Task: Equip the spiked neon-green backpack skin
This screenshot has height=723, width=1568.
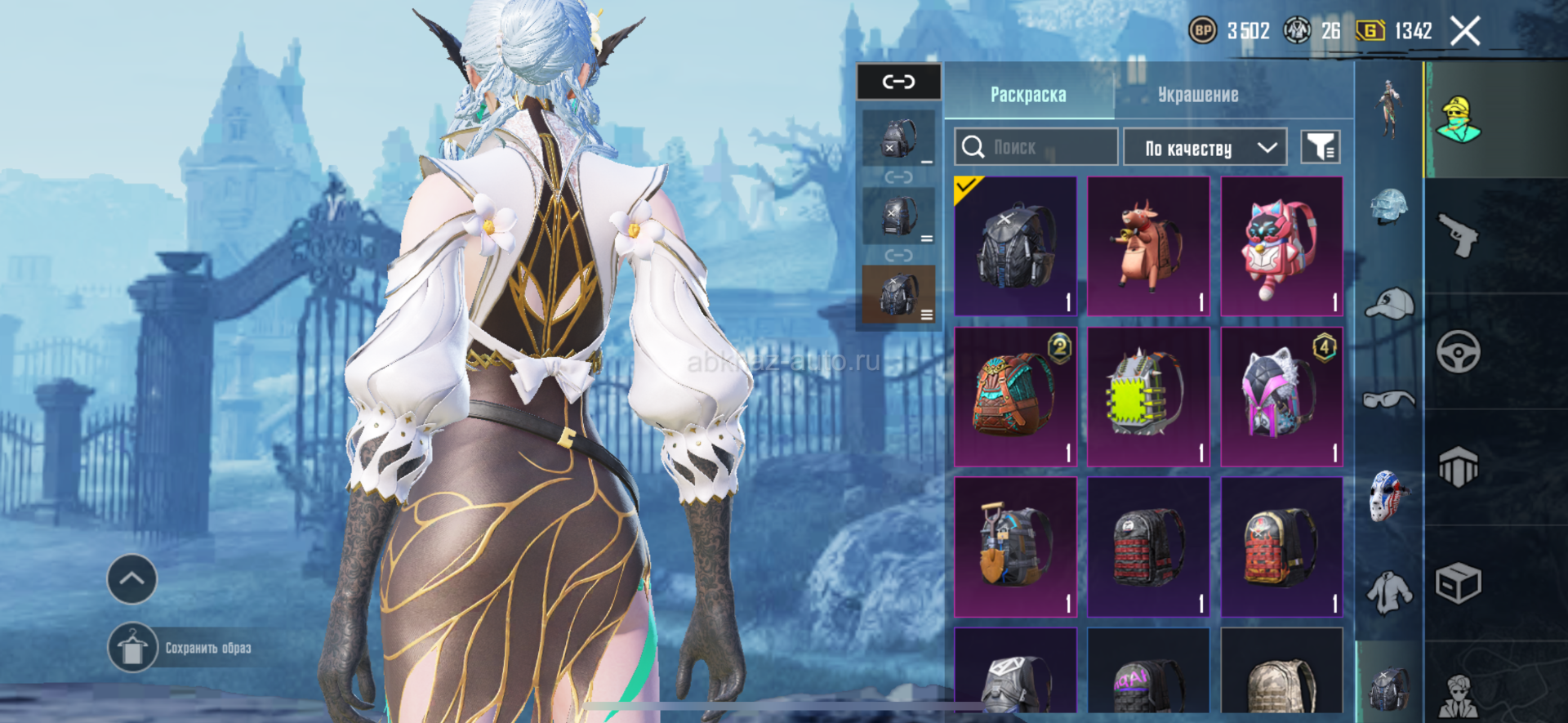Action: (x=1148, y=396)
